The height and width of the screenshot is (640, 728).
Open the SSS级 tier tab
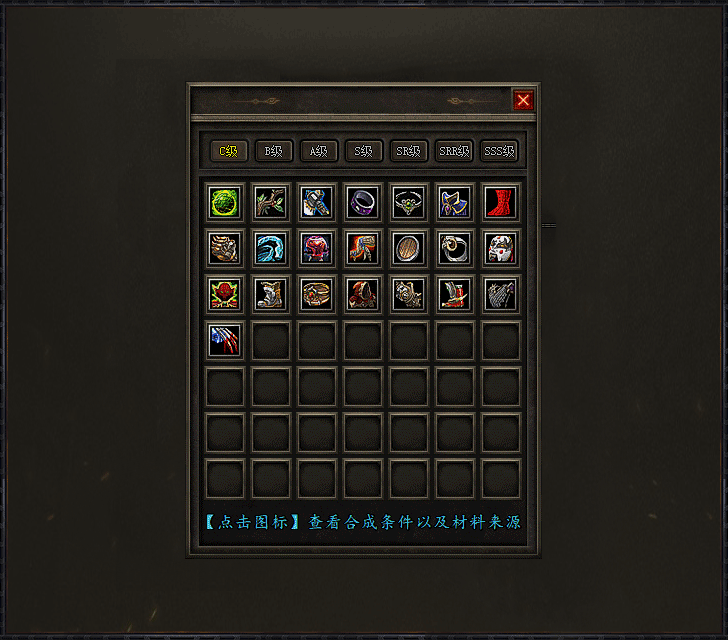point(499,151)
